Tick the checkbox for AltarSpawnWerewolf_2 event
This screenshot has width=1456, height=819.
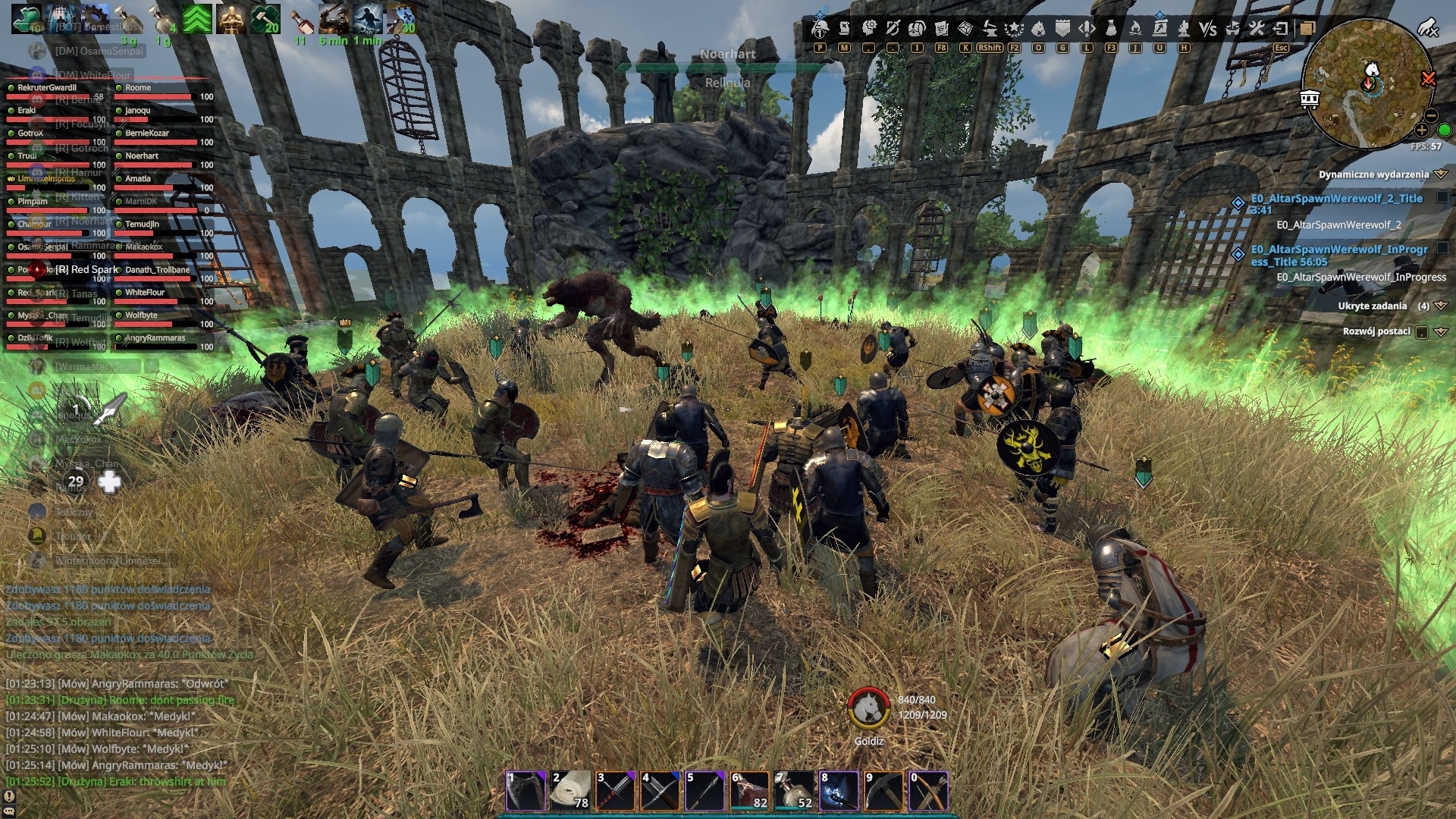pyautogui.click(x=1442, y=198)
